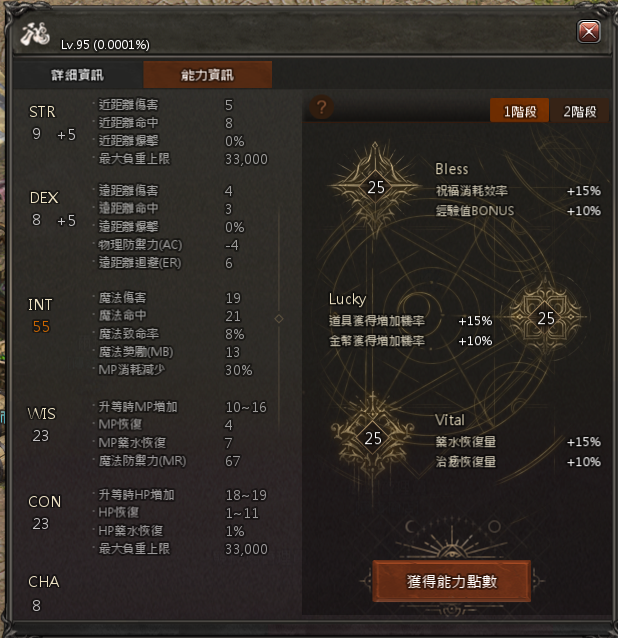The image size is (618, 638).
Task: Select the Vital emblem showing 25
Action: pyautogui.click(x=373, y=437)
